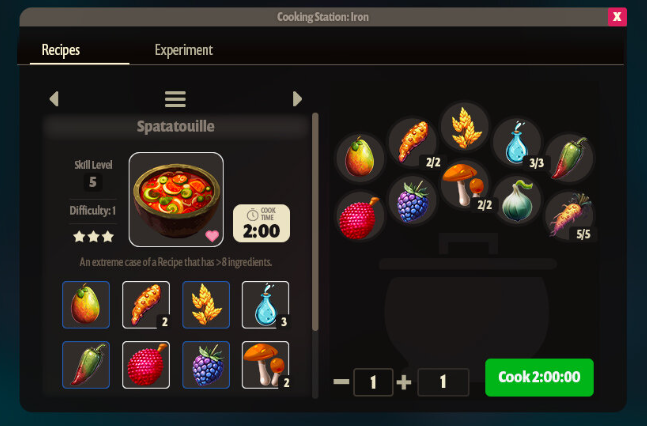Favorite the recipe with the pink heart

click(211, 236)
